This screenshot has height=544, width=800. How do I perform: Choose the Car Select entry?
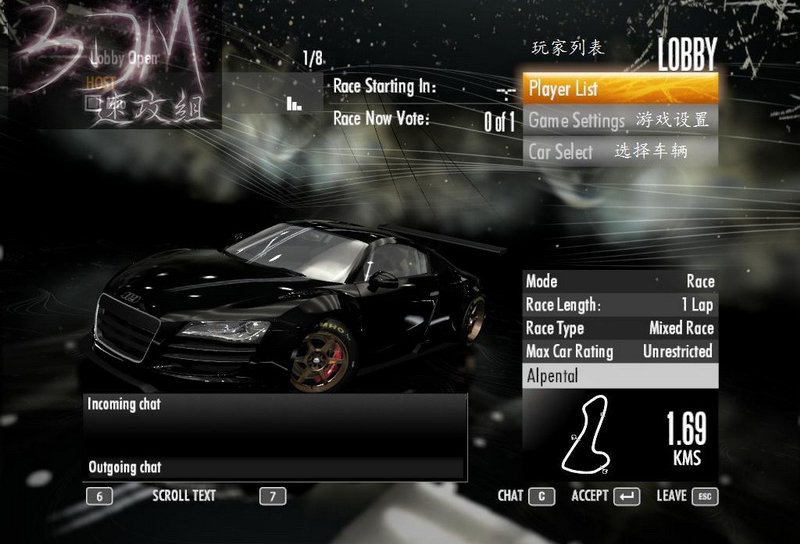click(x=619, y=152)
